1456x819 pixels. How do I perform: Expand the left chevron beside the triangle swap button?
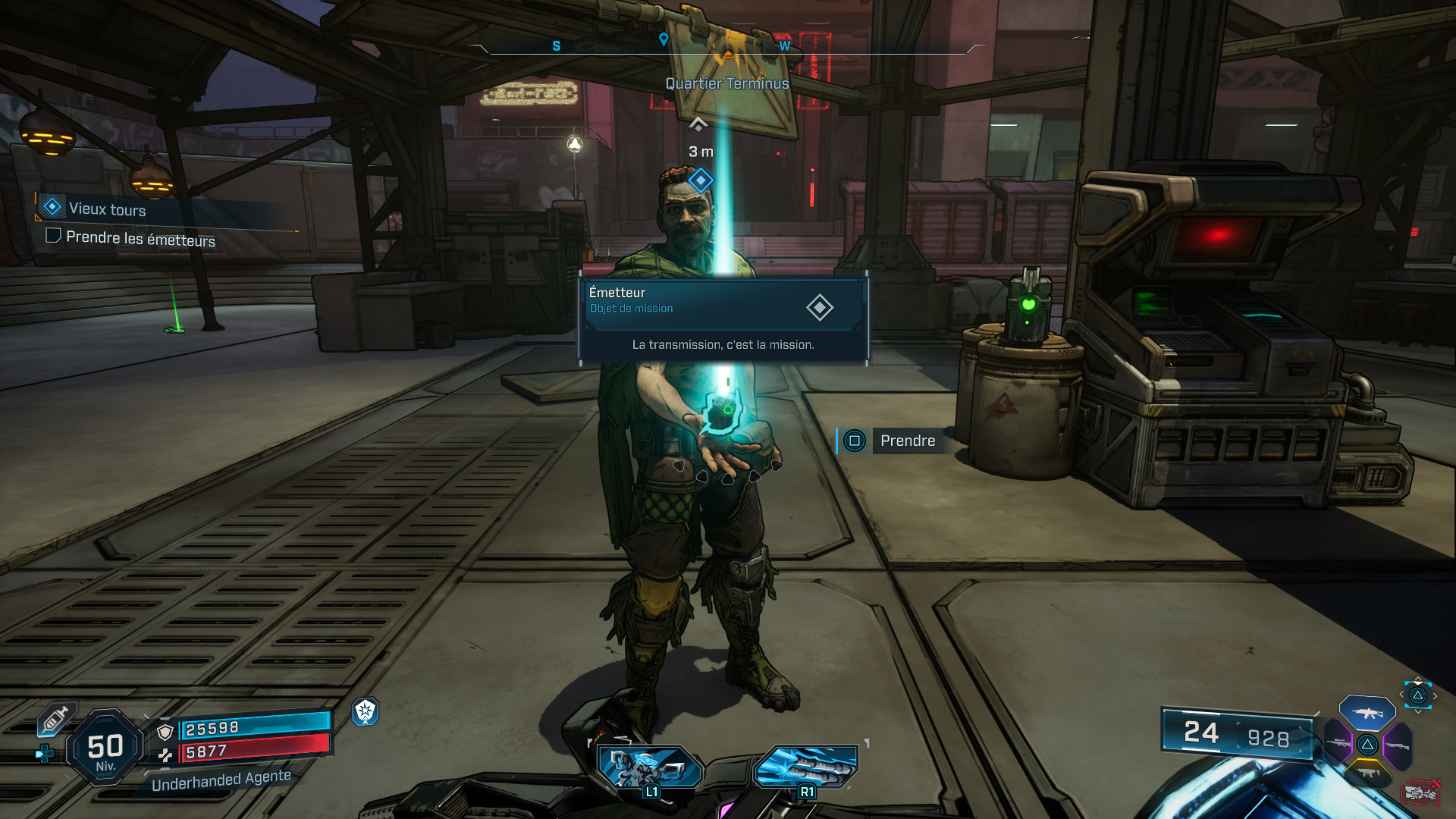click(1401, 694)
